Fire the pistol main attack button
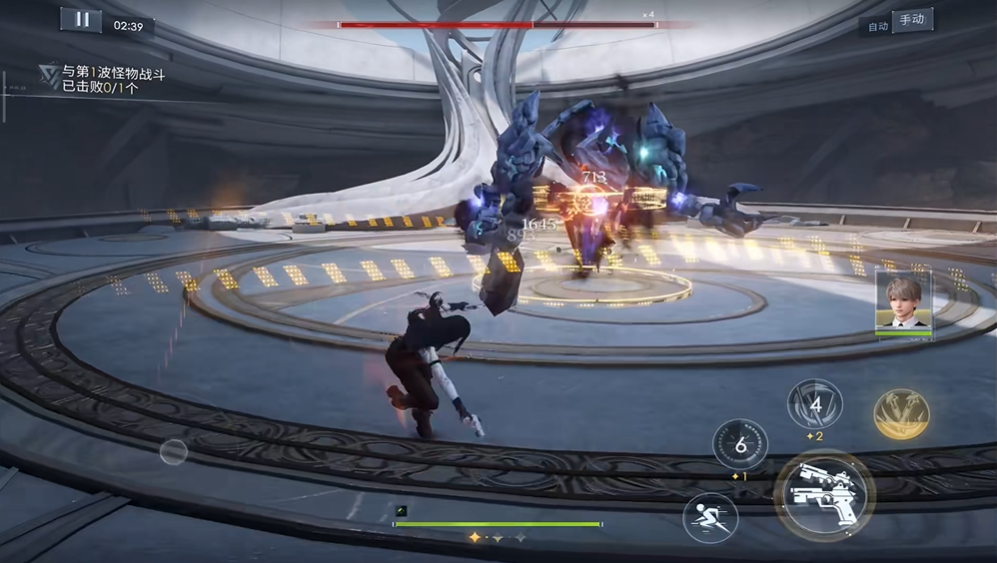Viewport: 997px width, 563px height. (824, 494)
